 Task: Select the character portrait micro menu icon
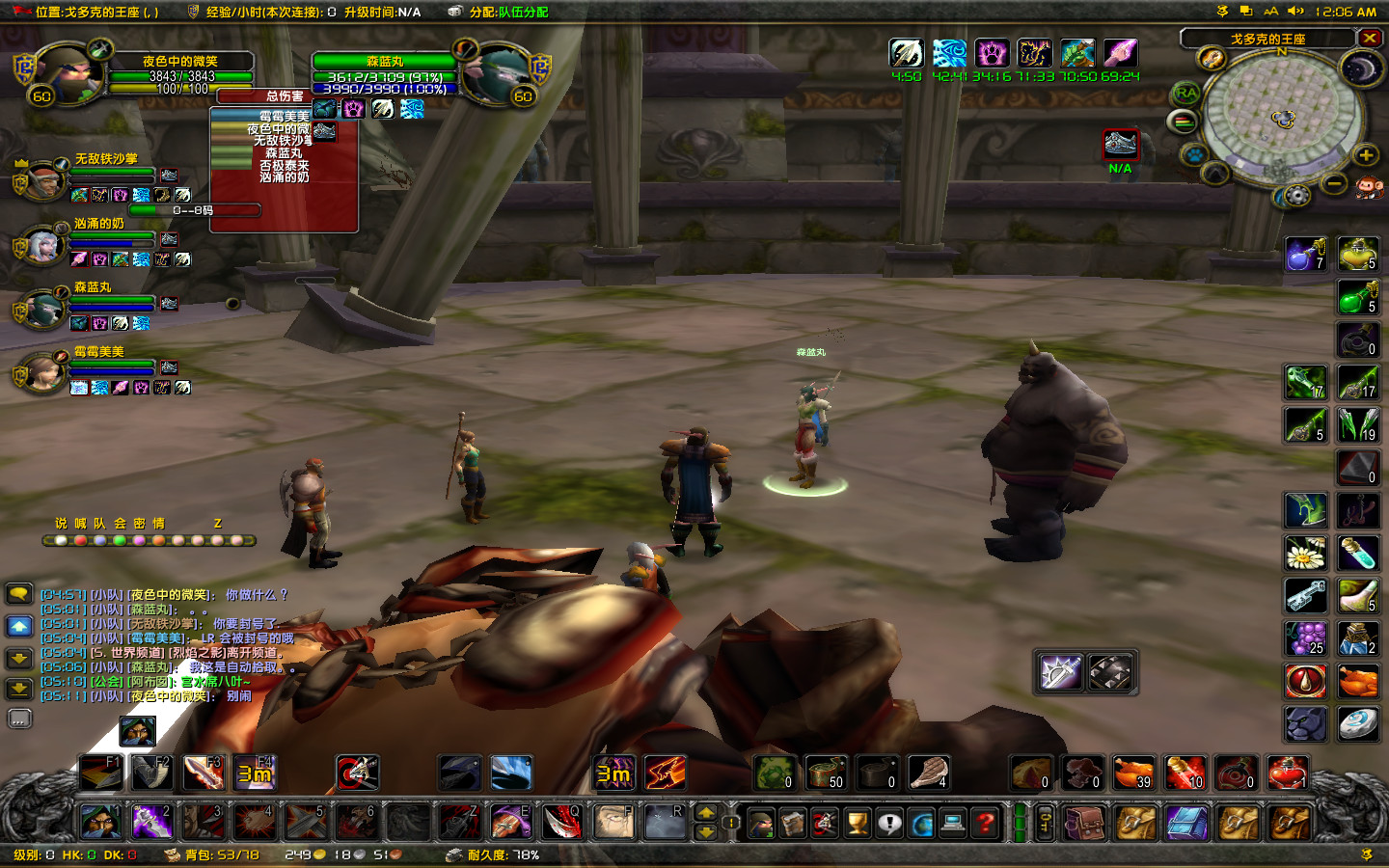point(760,822)
